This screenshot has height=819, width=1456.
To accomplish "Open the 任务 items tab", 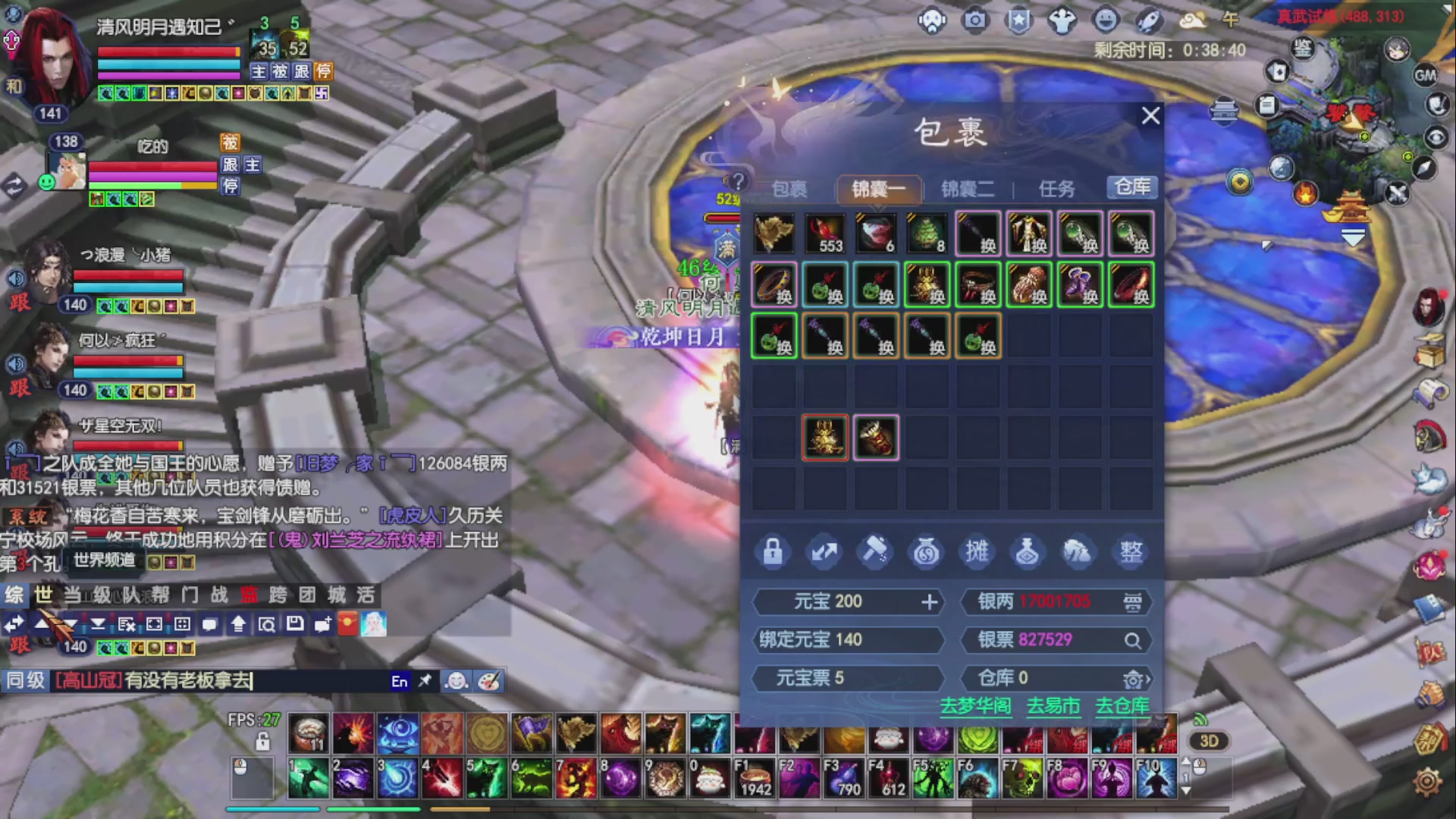I will coord(1056,189).
